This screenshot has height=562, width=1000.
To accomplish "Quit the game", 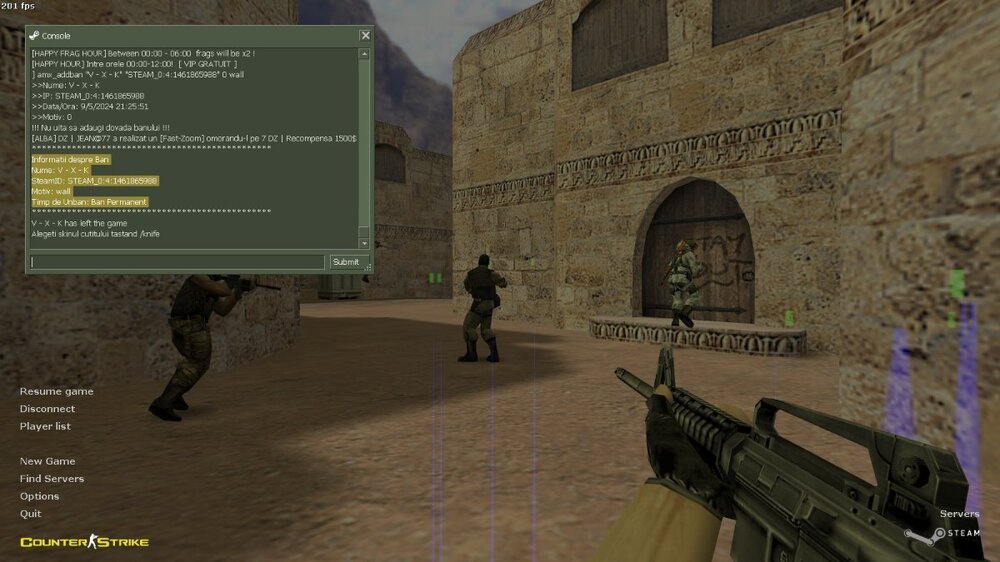I will 30,514.
